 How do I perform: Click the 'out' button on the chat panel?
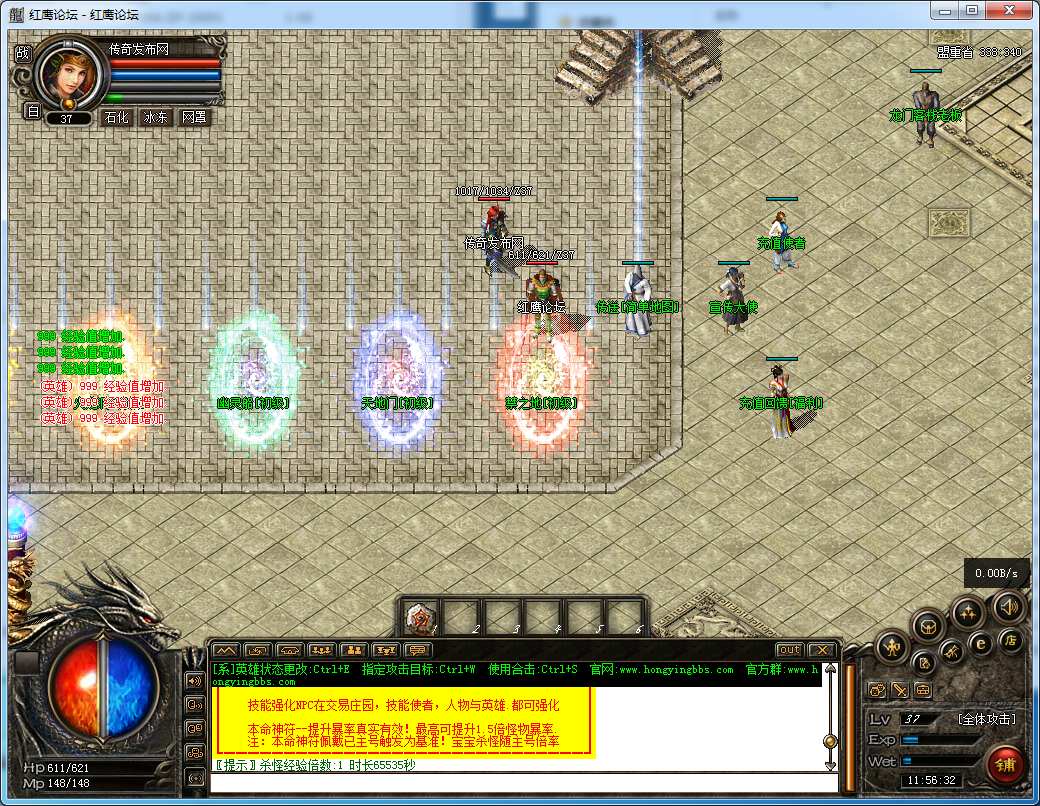[790, 650]
